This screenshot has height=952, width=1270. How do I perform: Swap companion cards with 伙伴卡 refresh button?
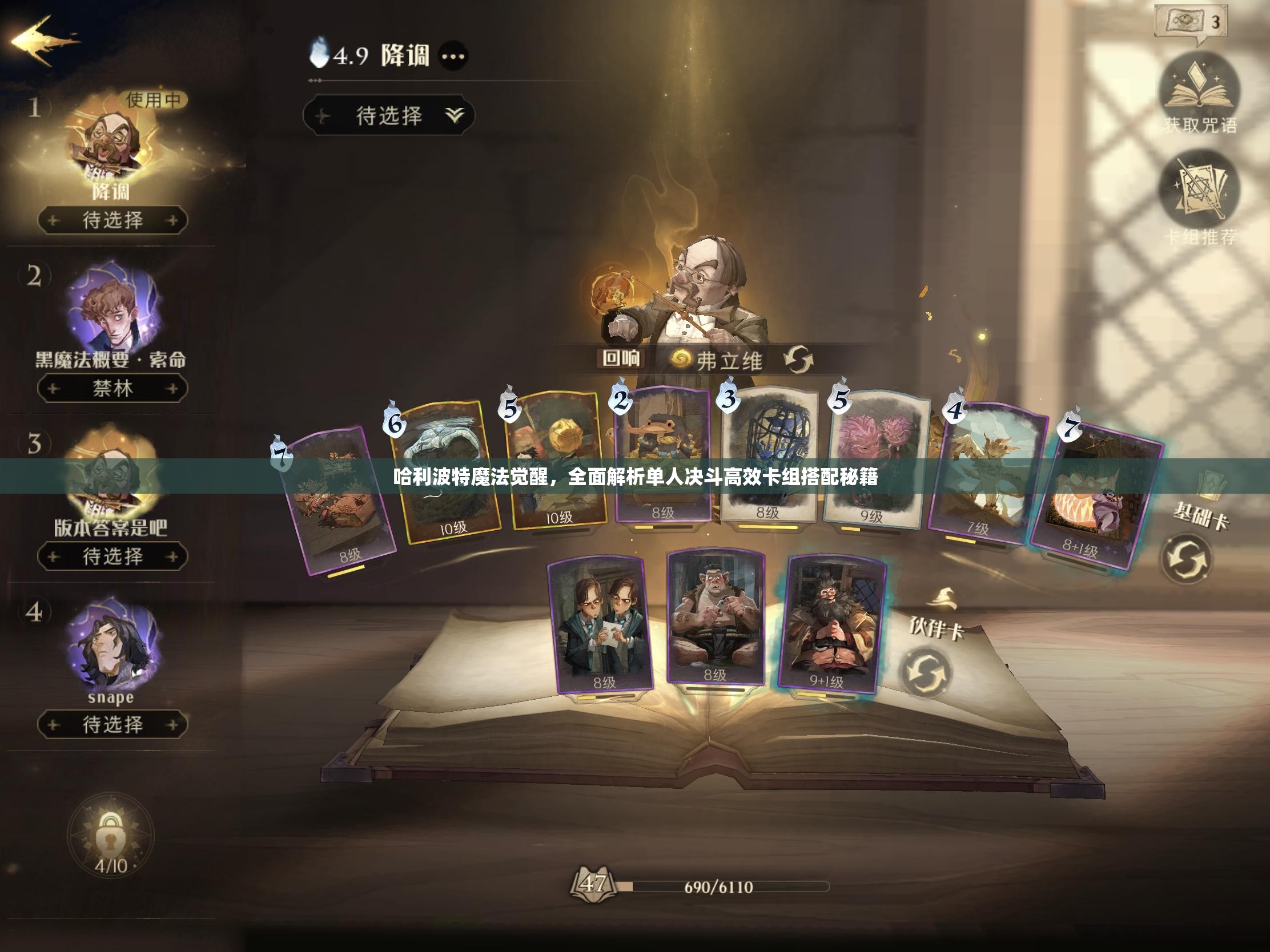coord(926,672)
